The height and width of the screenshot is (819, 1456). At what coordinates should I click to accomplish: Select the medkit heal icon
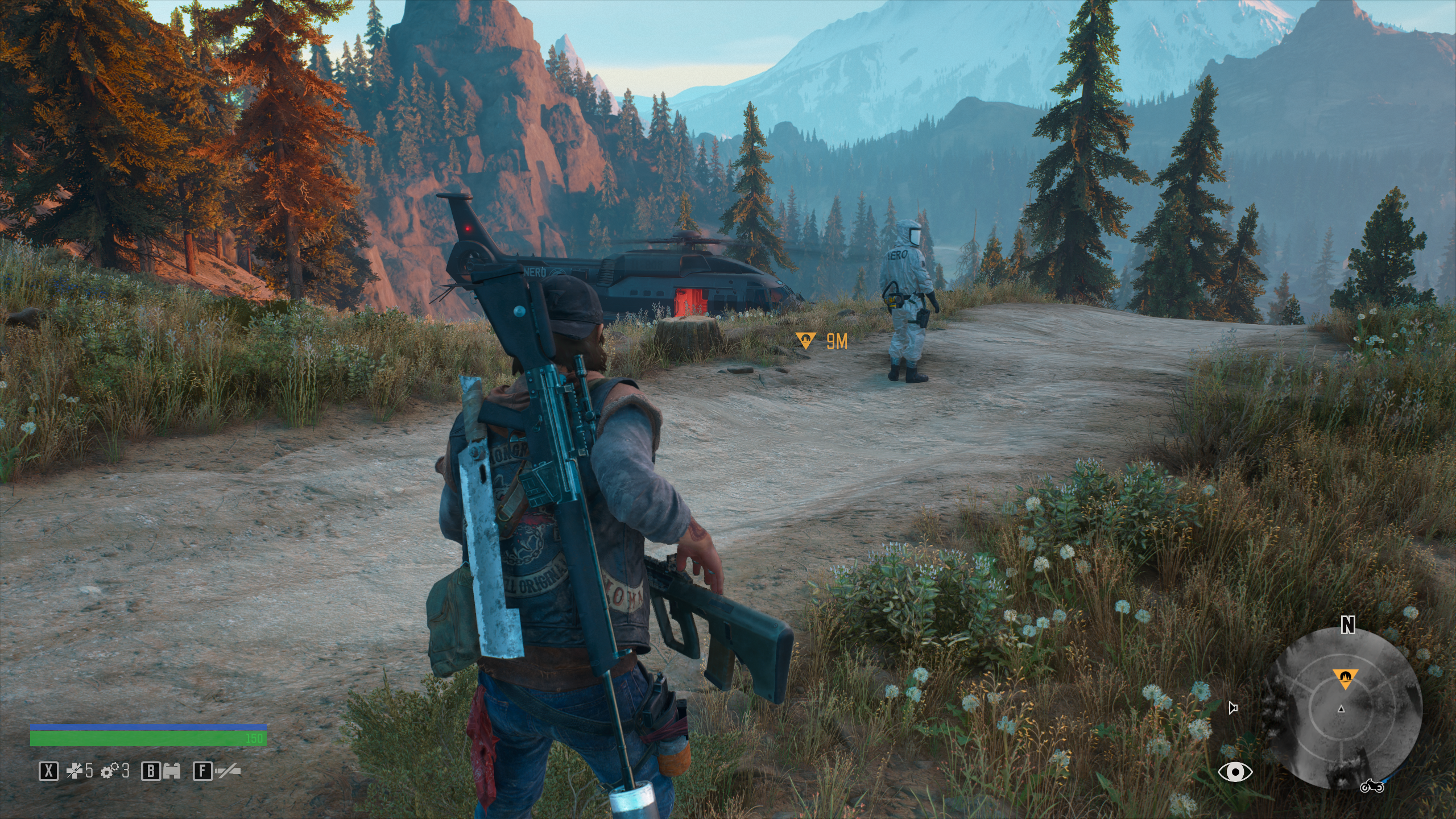point(74,771)
